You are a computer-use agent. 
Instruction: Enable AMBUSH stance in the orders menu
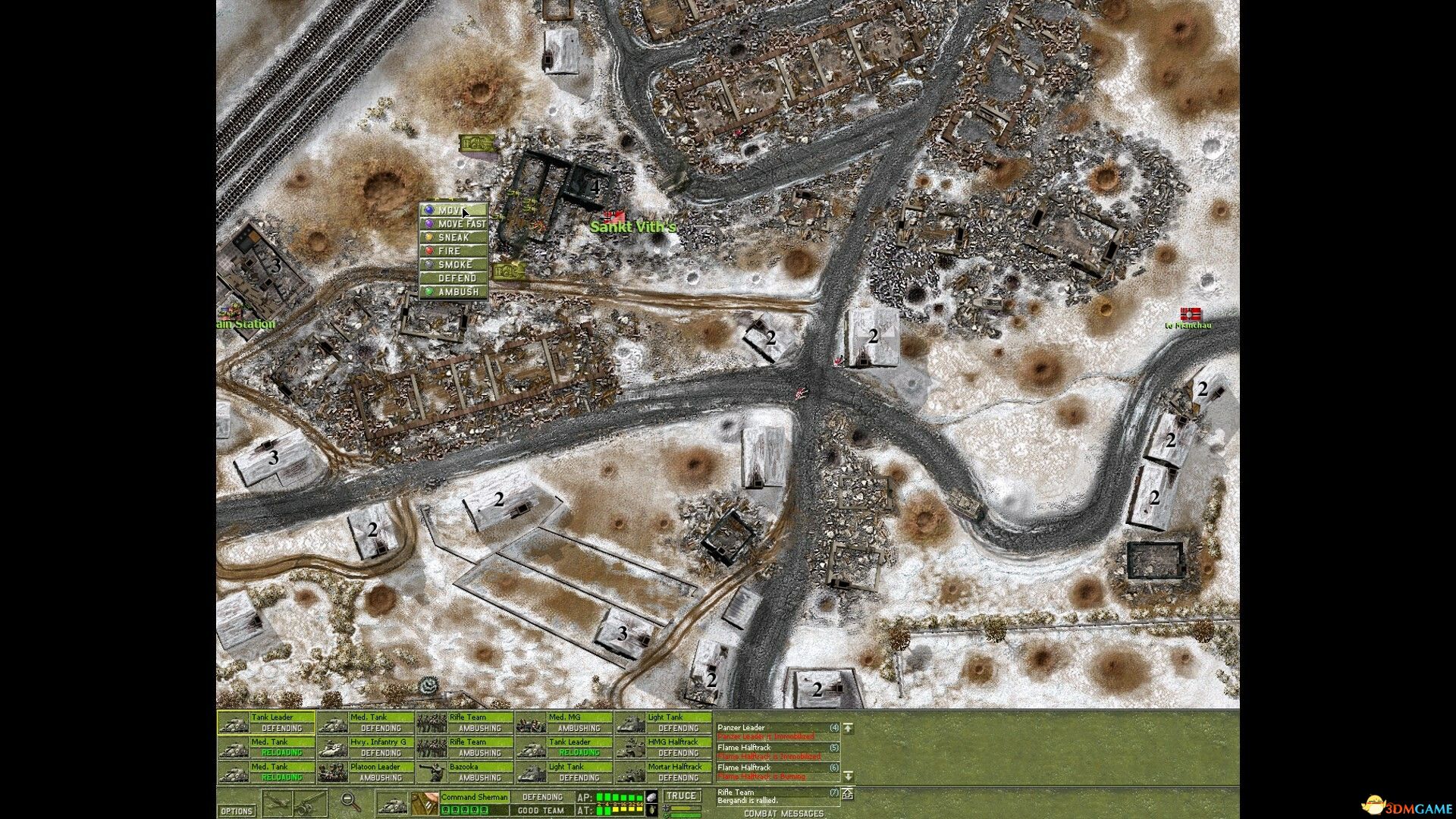click(x=455, y=290)
